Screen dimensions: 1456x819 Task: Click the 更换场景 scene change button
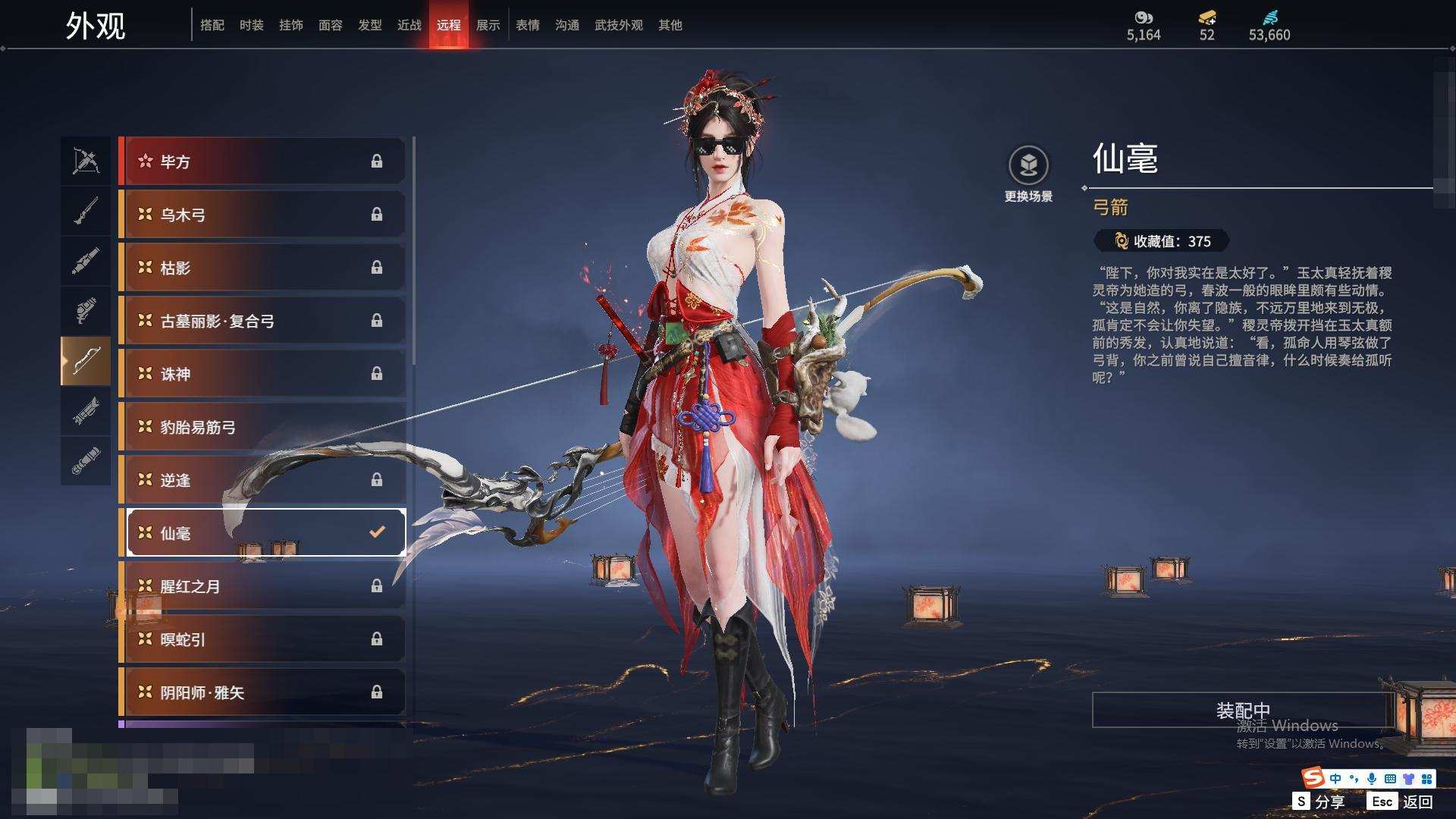1028,174
